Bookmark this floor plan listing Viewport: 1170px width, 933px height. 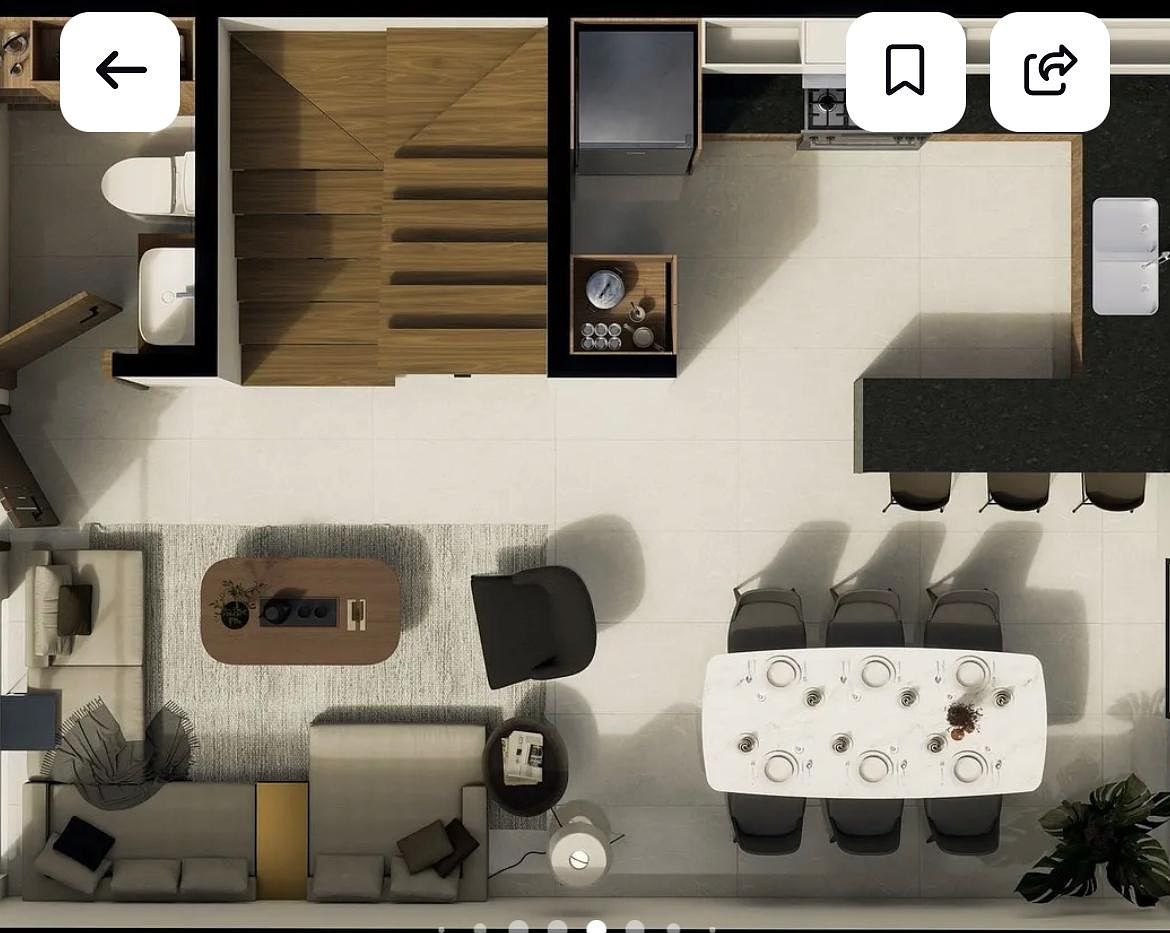click(905, 71)
